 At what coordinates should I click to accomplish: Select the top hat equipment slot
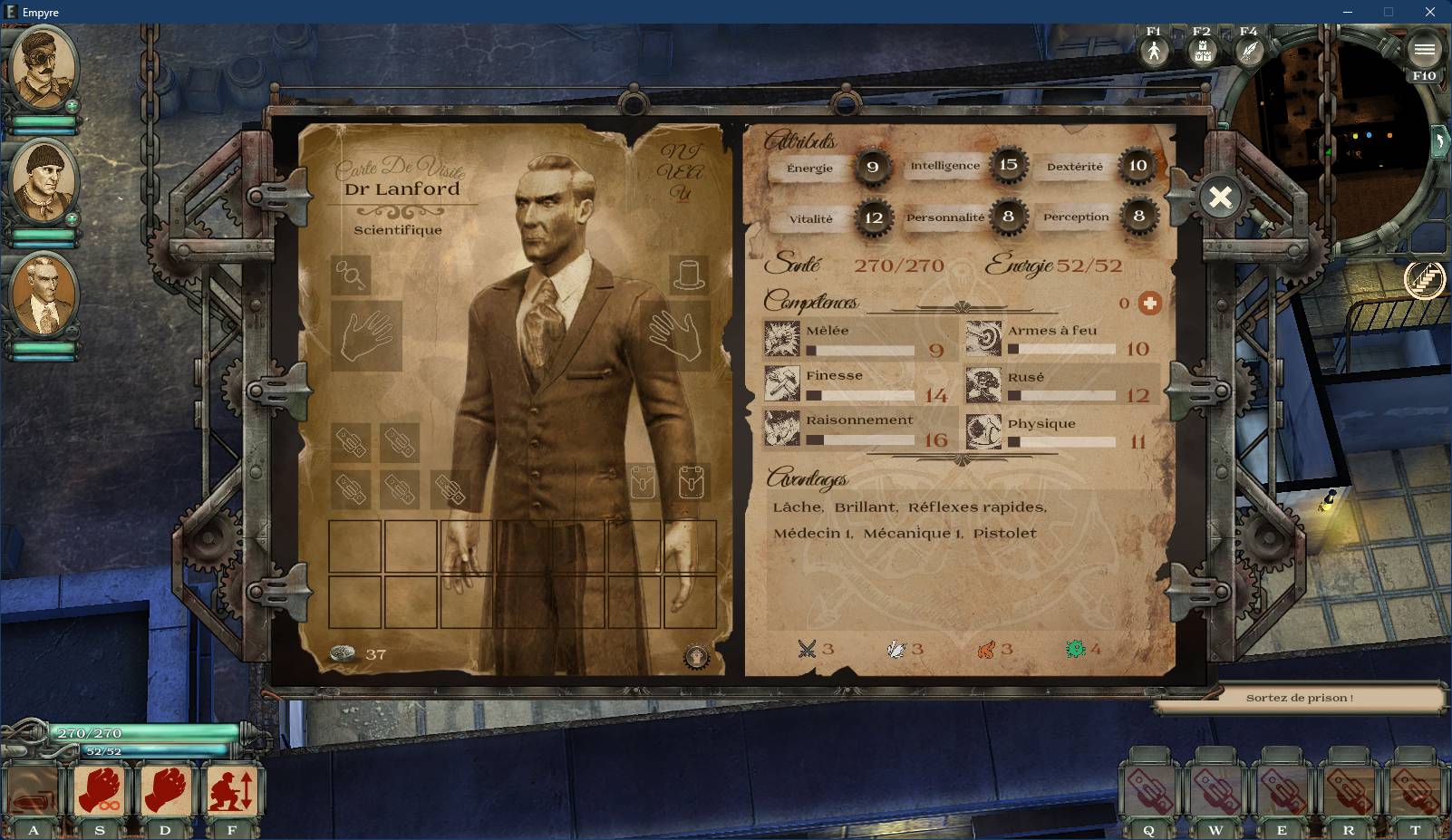(x=688, y=274)
